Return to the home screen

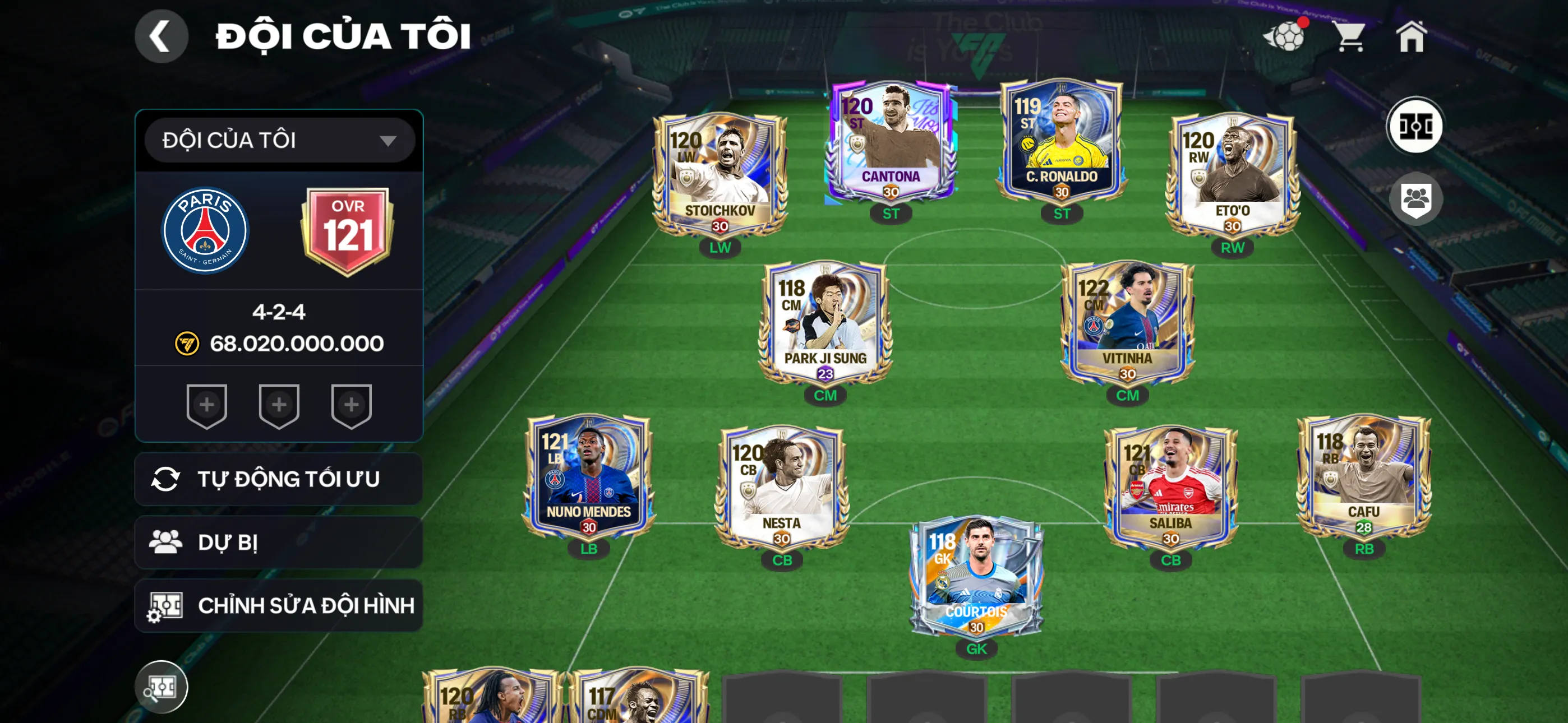[x=1411, y=36]
